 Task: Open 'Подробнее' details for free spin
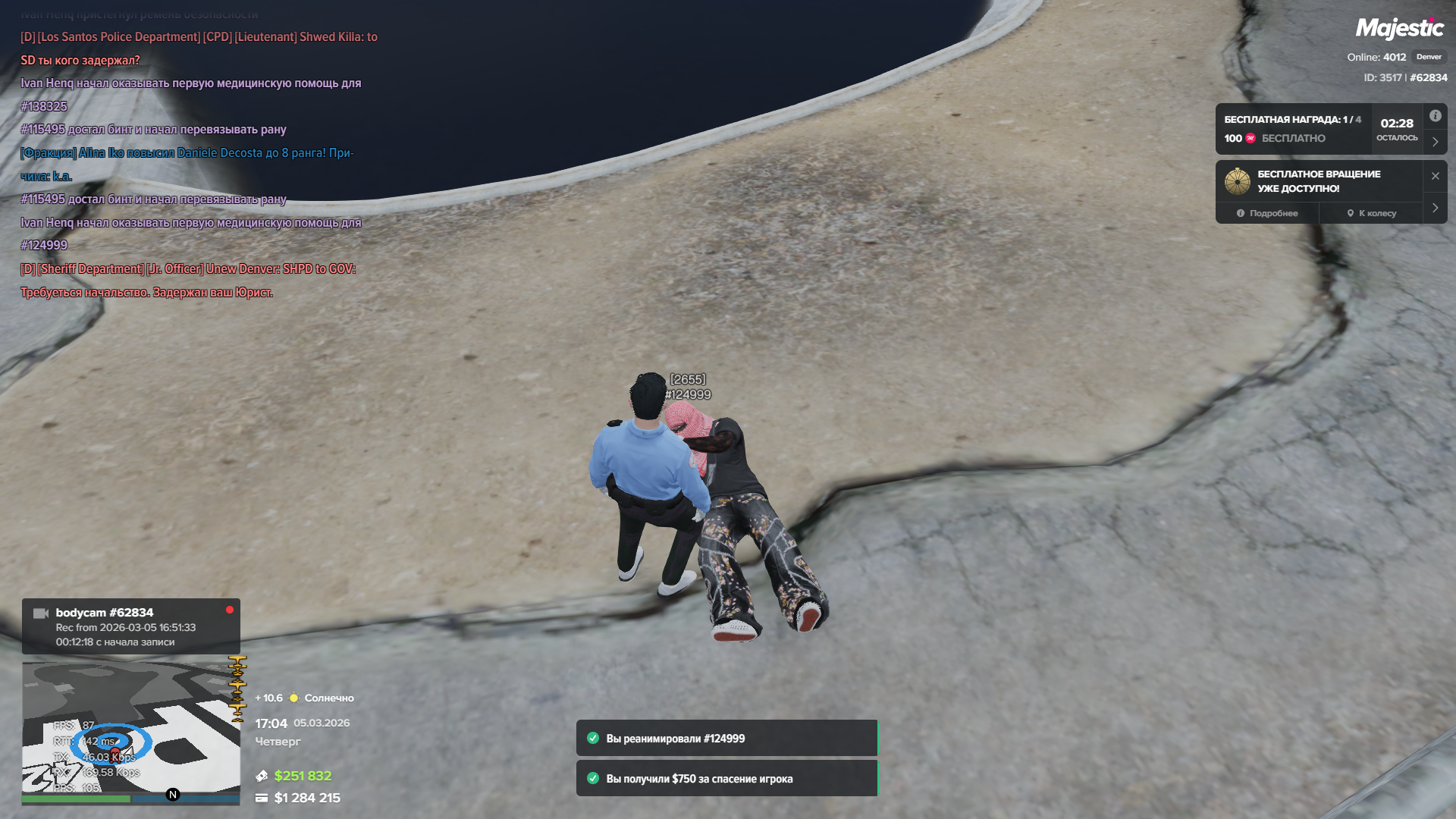pyautogui.click(x=1267, y=213)
